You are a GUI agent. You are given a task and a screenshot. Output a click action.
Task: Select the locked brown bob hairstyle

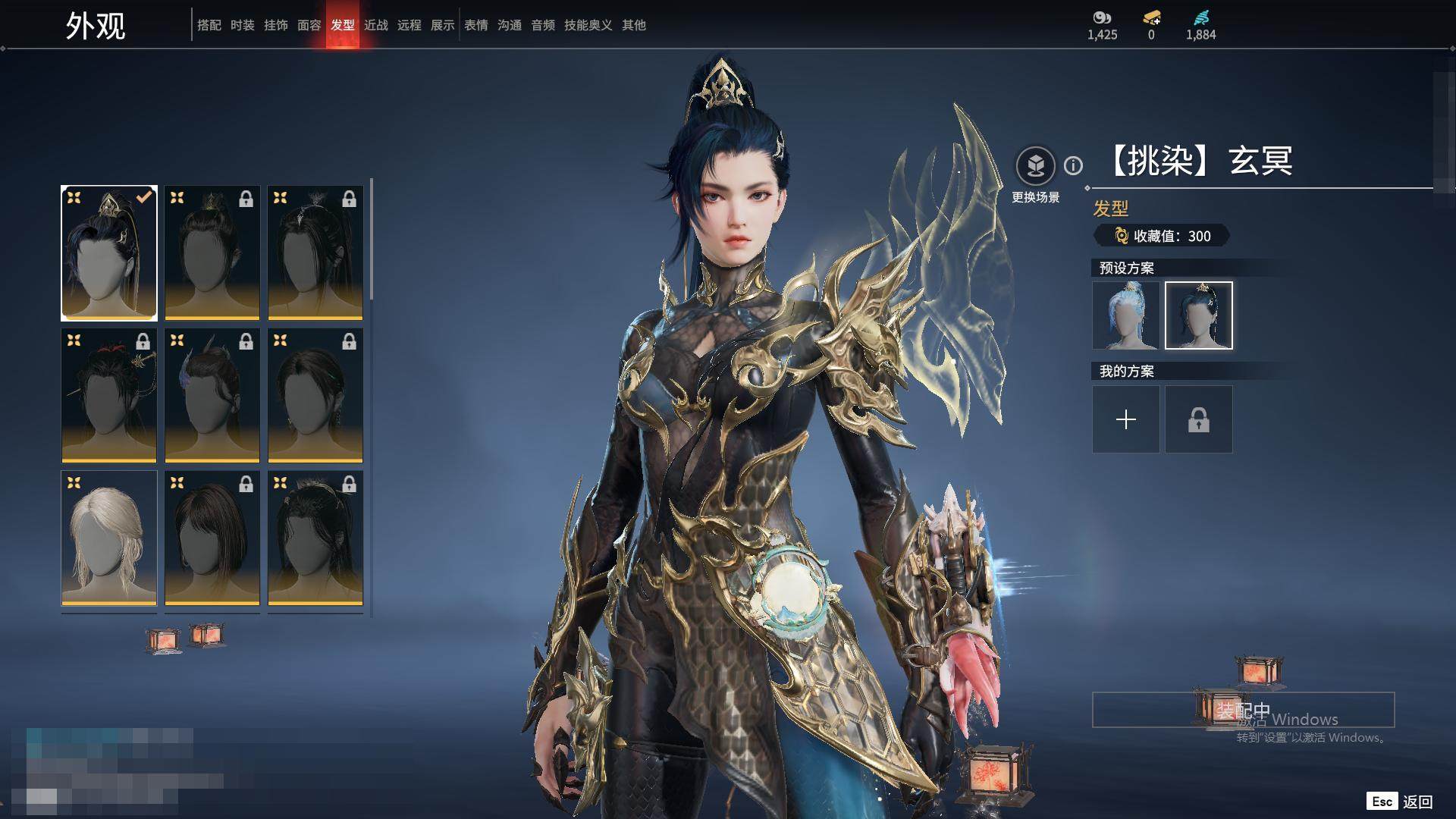point(212,538)
